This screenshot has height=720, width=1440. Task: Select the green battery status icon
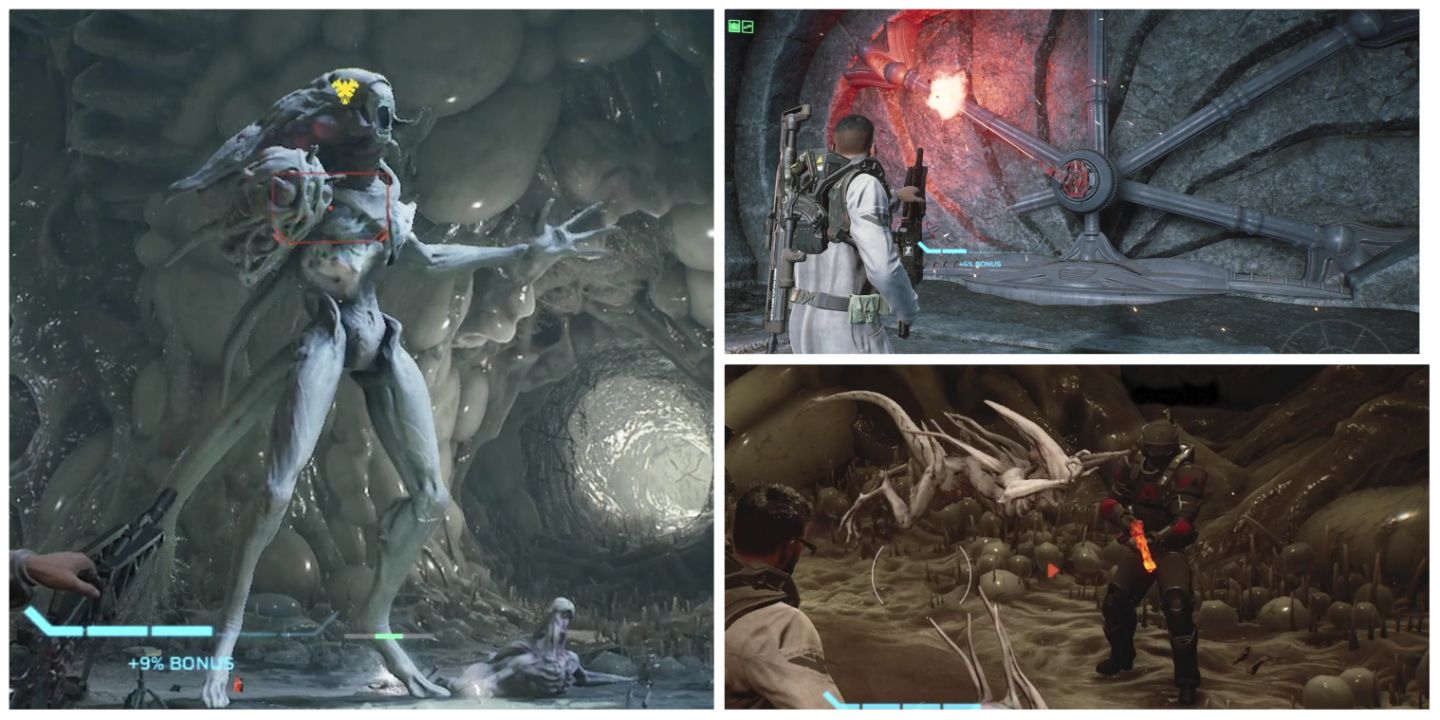tap(734, 26)
